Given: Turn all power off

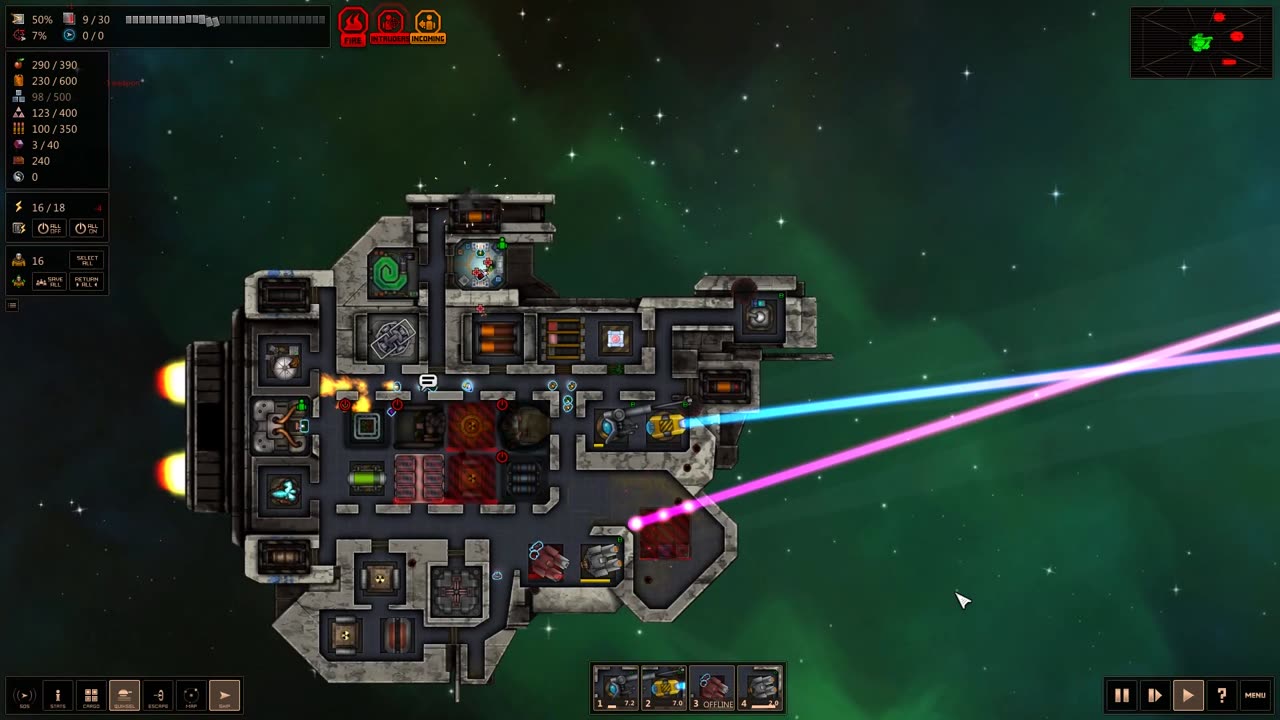Looking at the screenshot, I should tap(51, 228).
